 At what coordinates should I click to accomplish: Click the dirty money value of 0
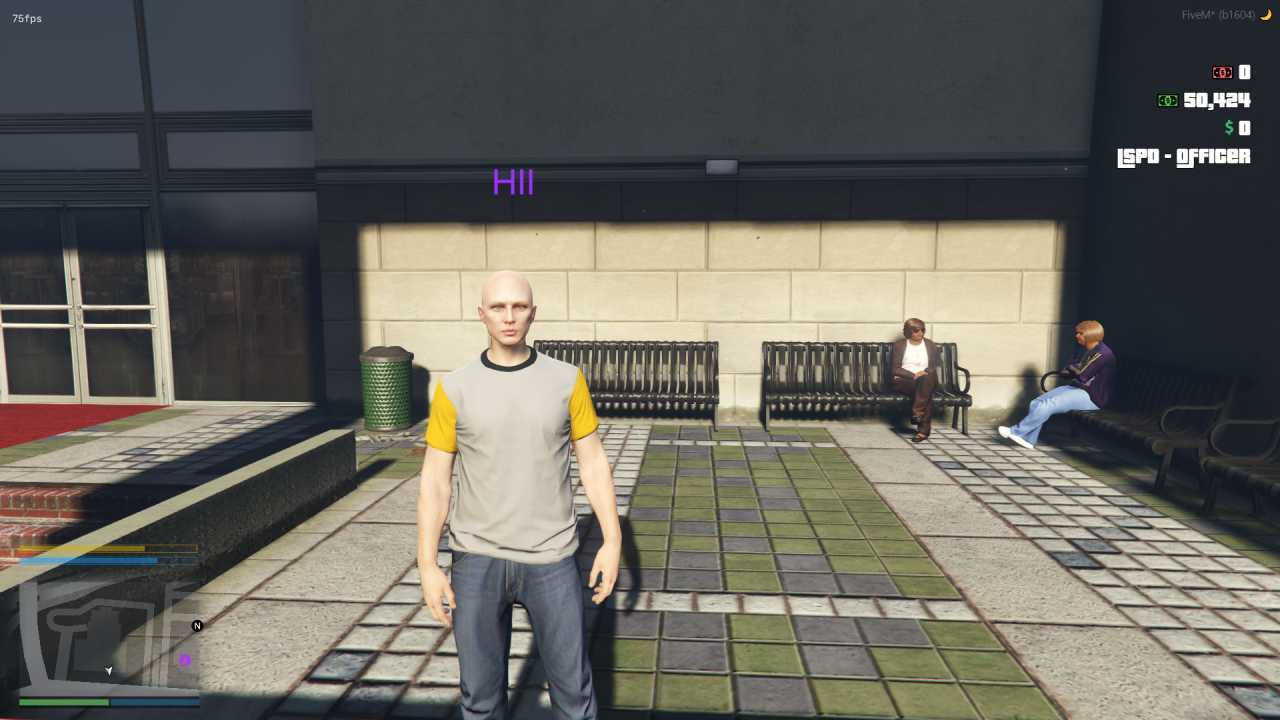[x=1243, y=72]
